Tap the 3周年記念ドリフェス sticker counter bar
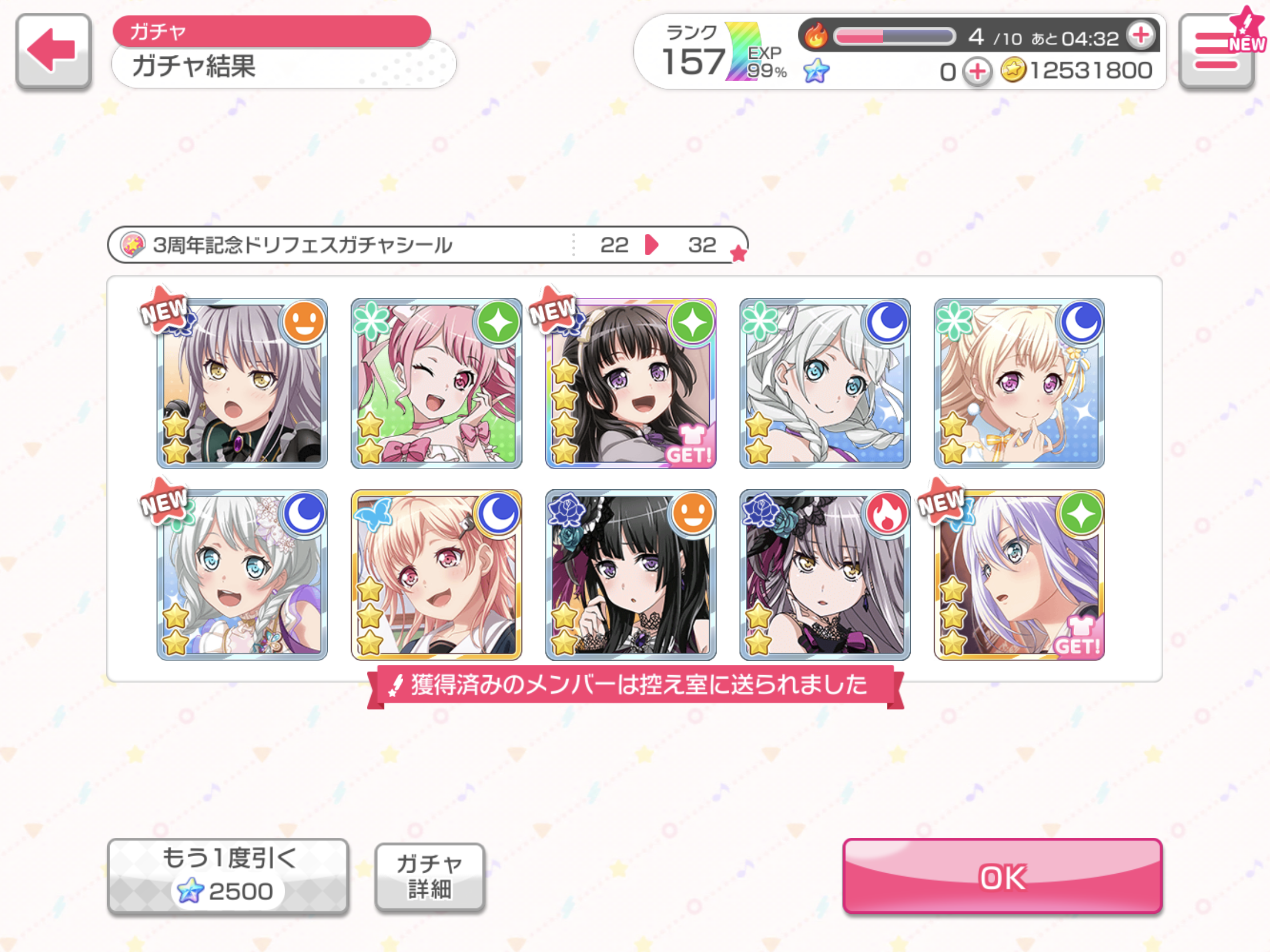 [428, 245]
